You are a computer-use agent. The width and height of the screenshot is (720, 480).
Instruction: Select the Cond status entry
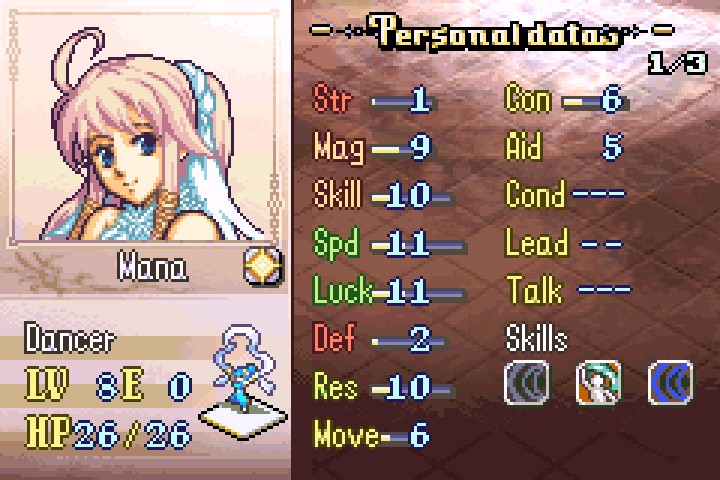[566, 195]
